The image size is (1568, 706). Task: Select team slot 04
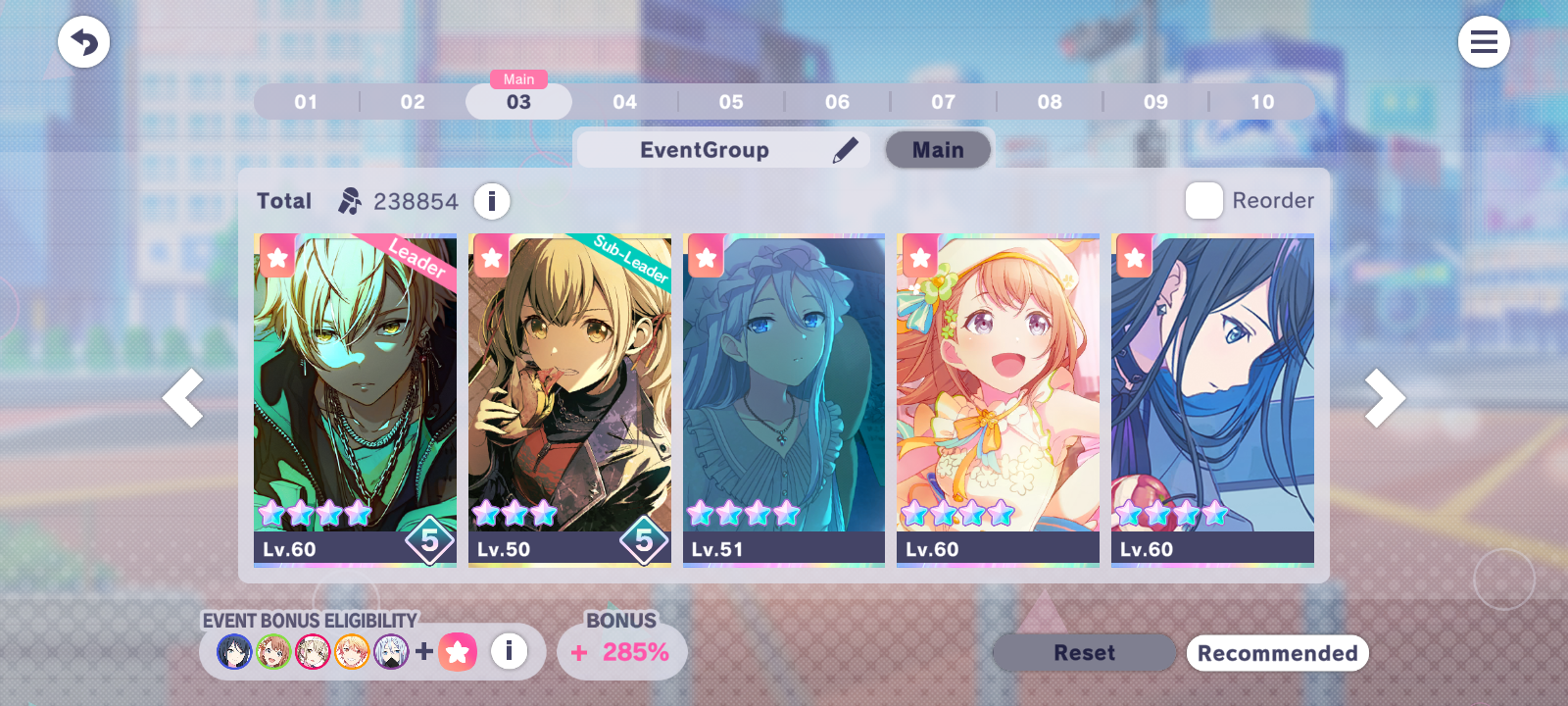tap(624, 102)
